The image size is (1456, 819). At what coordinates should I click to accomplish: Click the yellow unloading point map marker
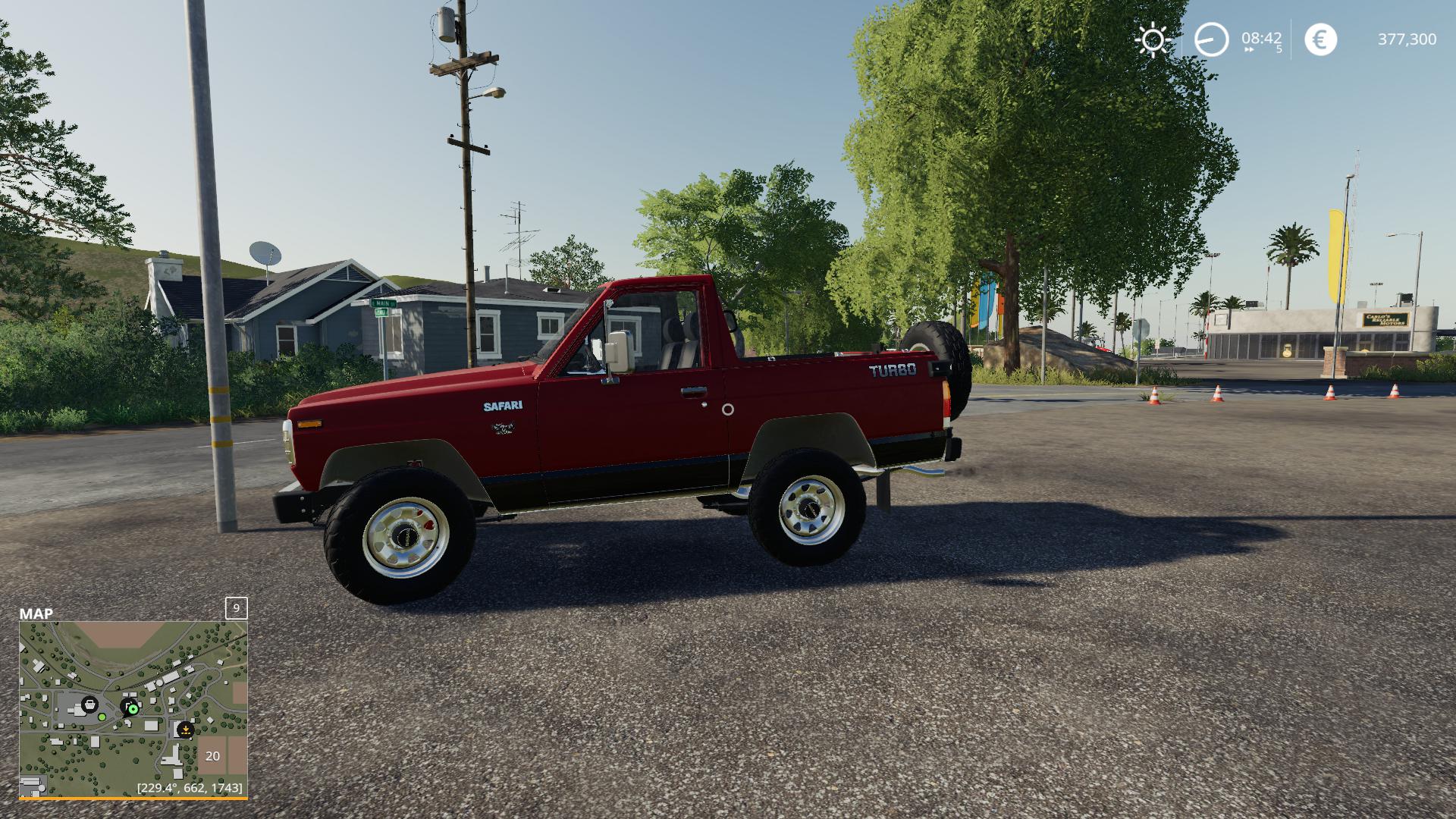[185, 730]
